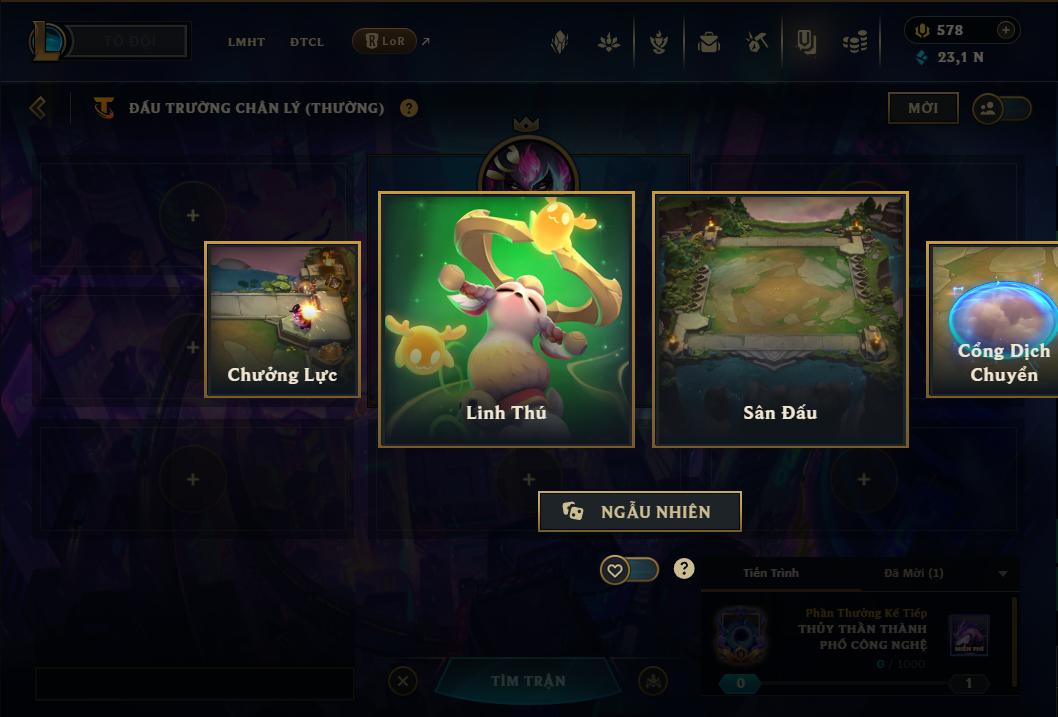Switch to the Đã Mời (1) tab

(913, 573)
